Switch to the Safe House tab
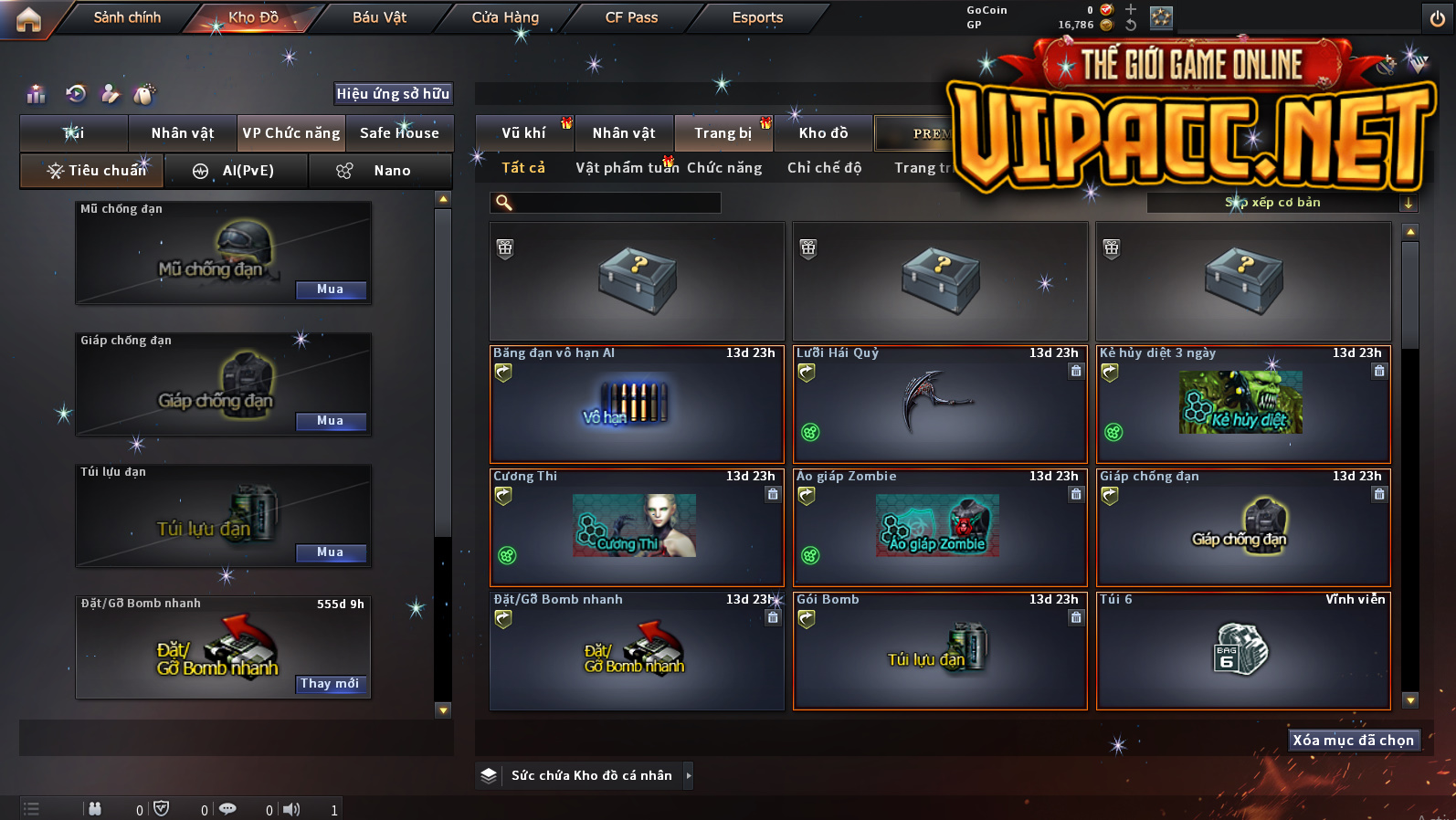This screenshot has height=820, width=1456. [399, 133]
